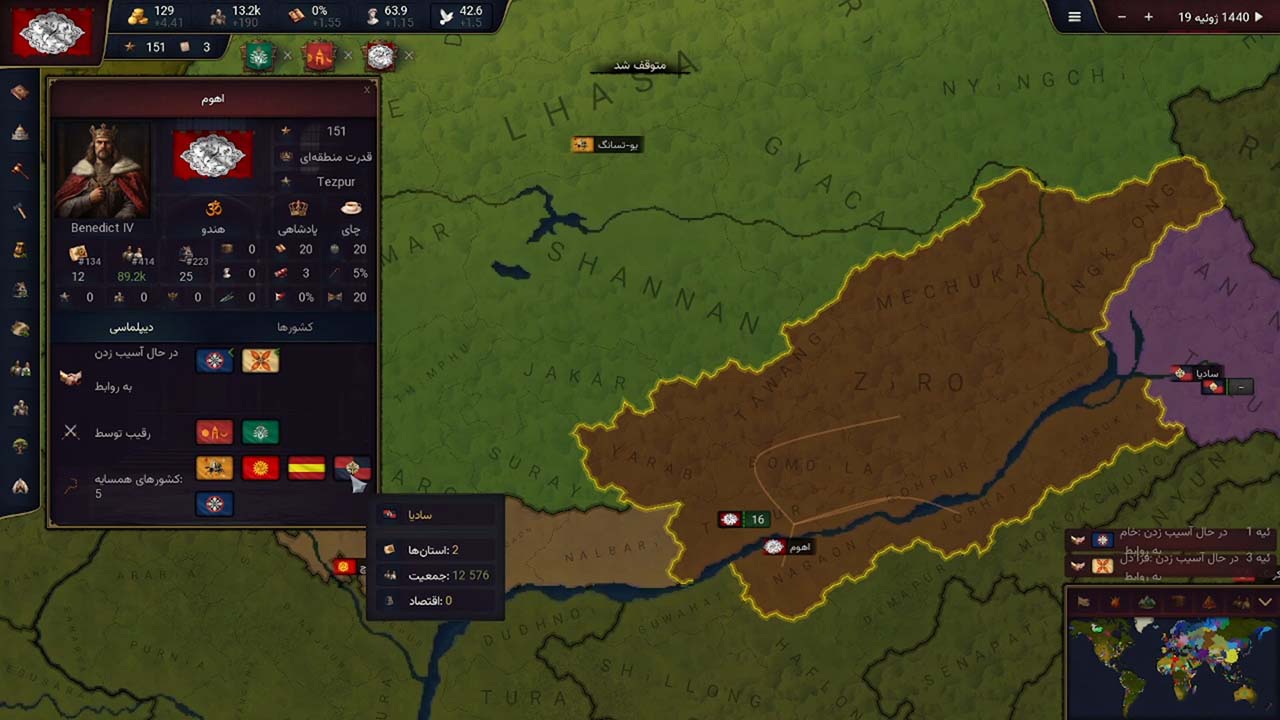Click the treasury gold coins icon on top bar
The image size is (1280, 720).
click(x=139, y=15)
